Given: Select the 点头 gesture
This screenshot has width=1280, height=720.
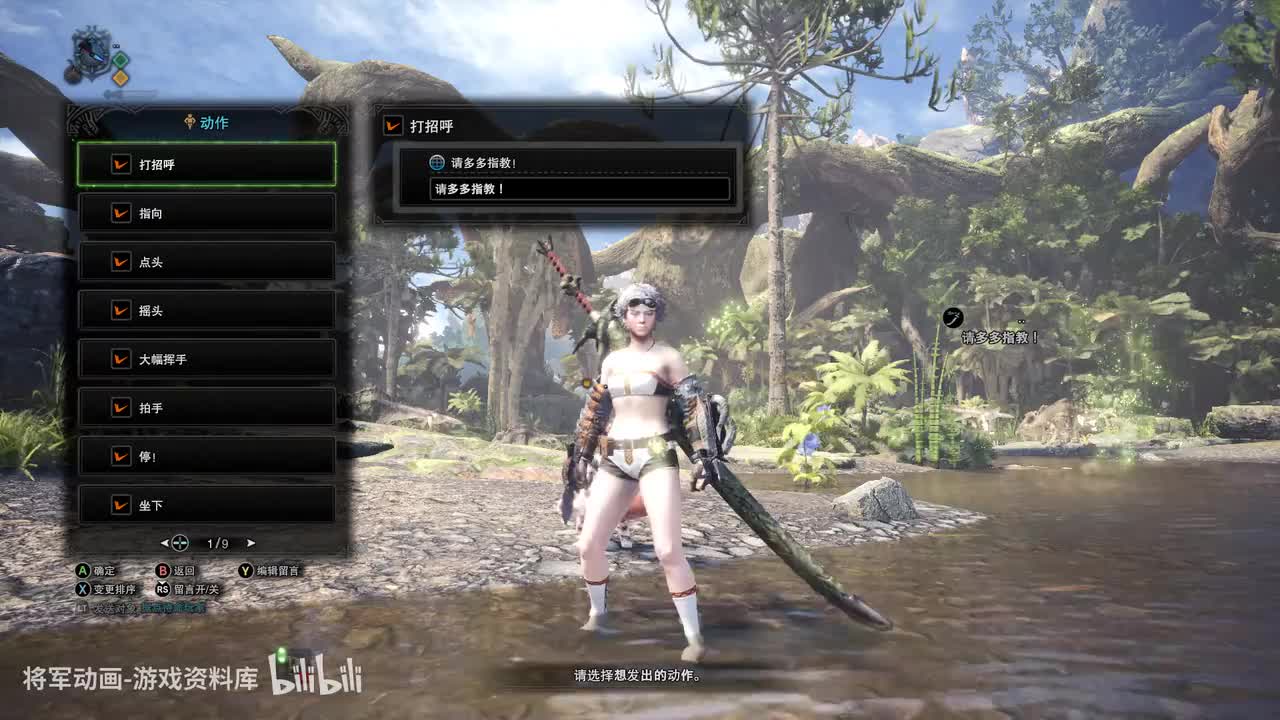Looking at the screenshot, I should [207, 262].
